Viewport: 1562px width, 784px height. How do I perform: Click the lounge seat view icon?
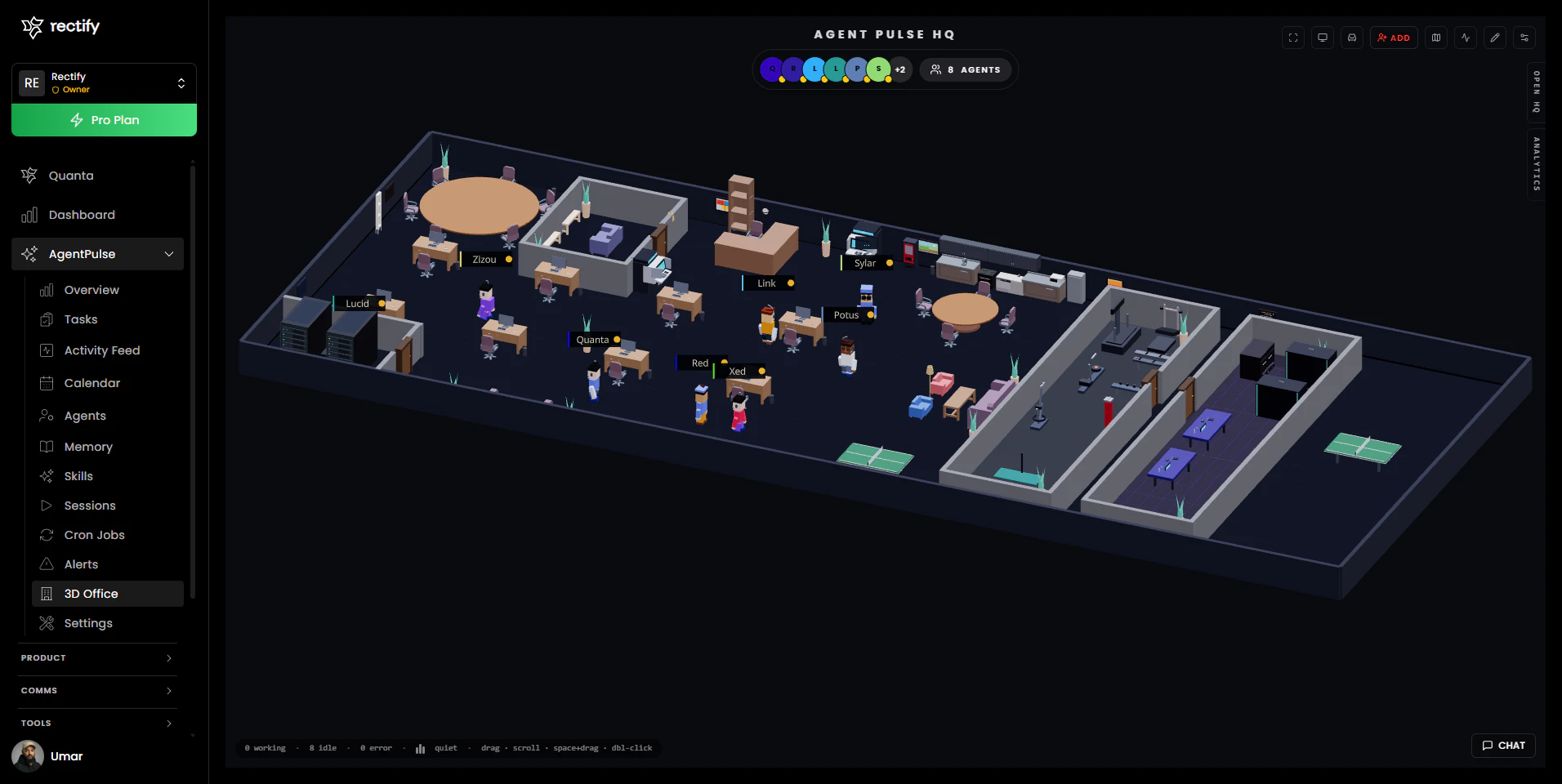[1352, 38]
